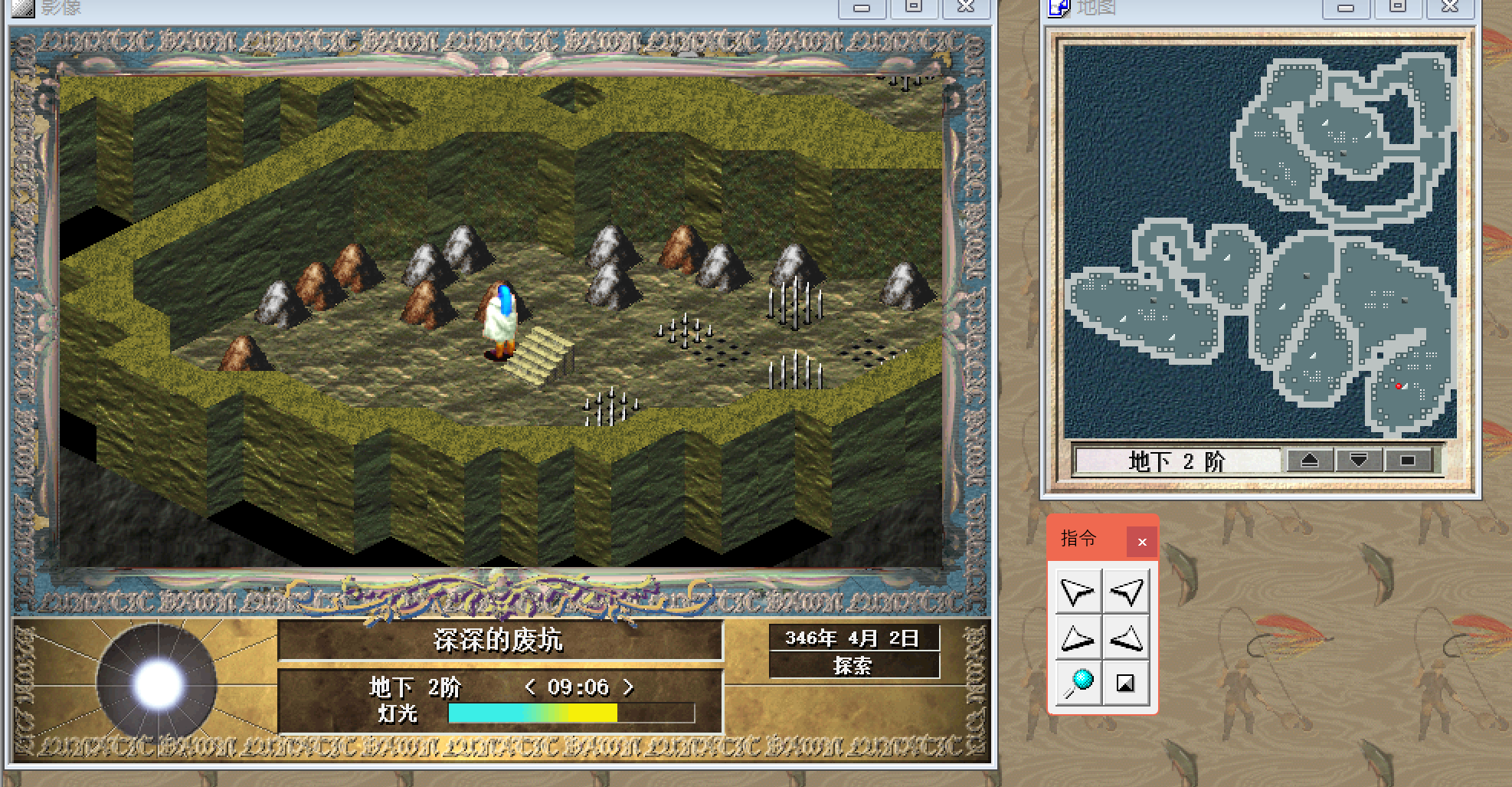
Task: Click the dungeon map display
Action: pos(1259,241)
